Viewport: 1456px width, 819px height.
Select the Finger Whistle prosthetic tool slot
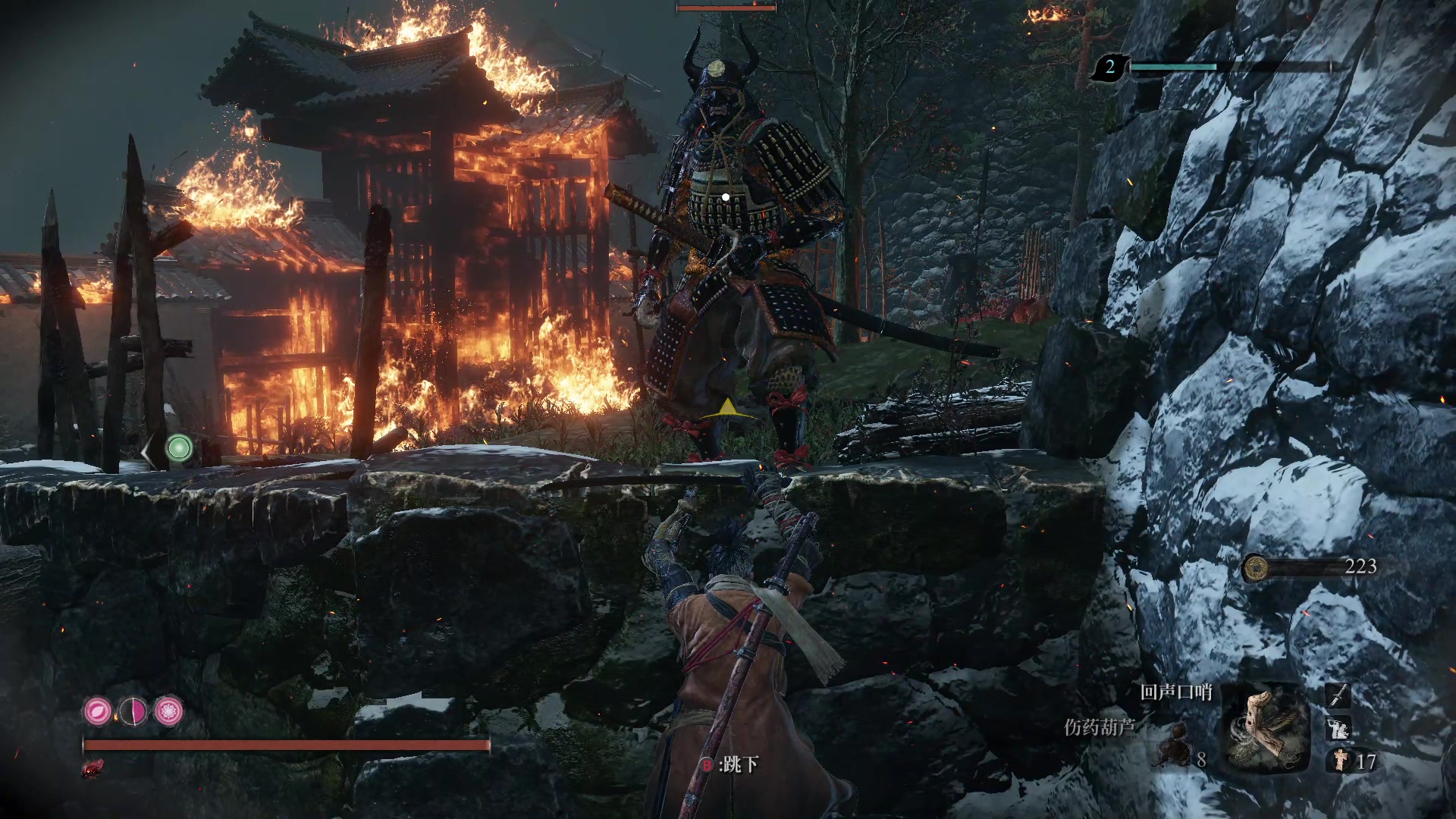point(1266,727)
